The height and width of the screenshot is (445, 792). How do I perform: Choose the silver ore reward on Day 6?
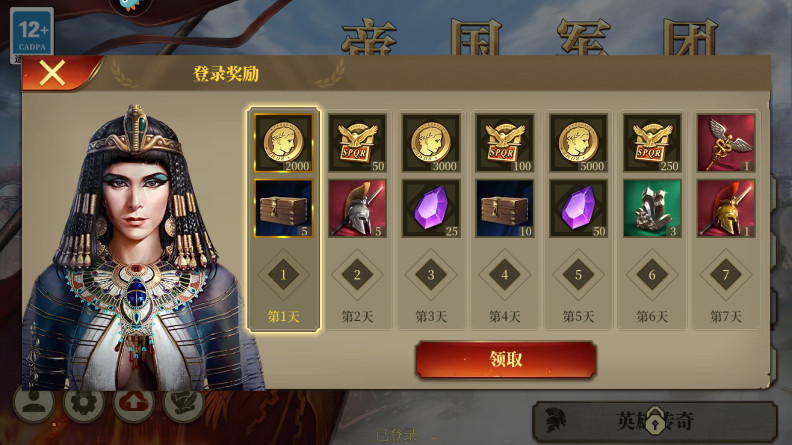tap(652, 208)
